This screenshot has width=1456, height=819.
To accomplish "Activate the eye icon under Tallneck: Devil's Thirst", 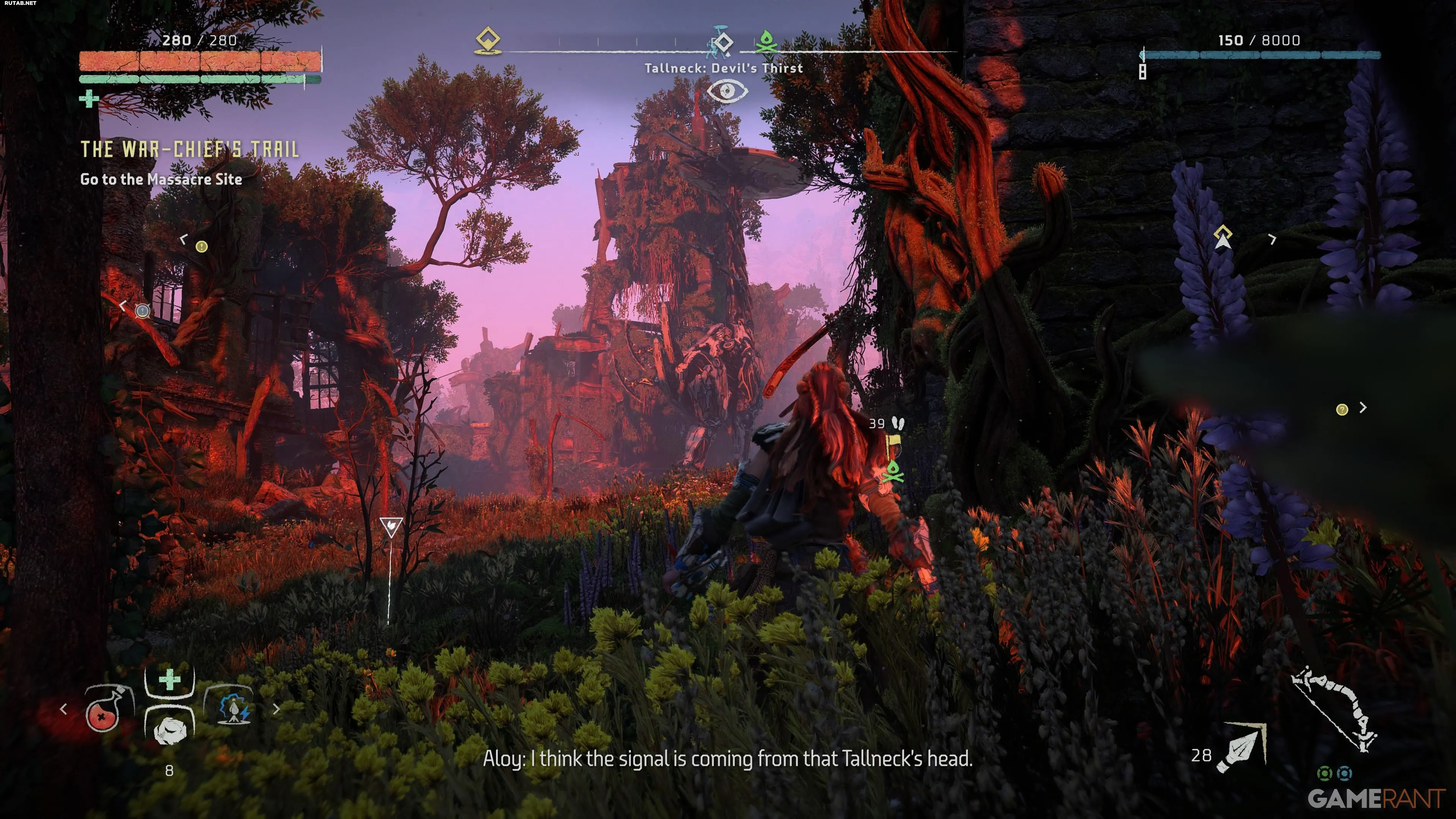I will click(727, 91).
